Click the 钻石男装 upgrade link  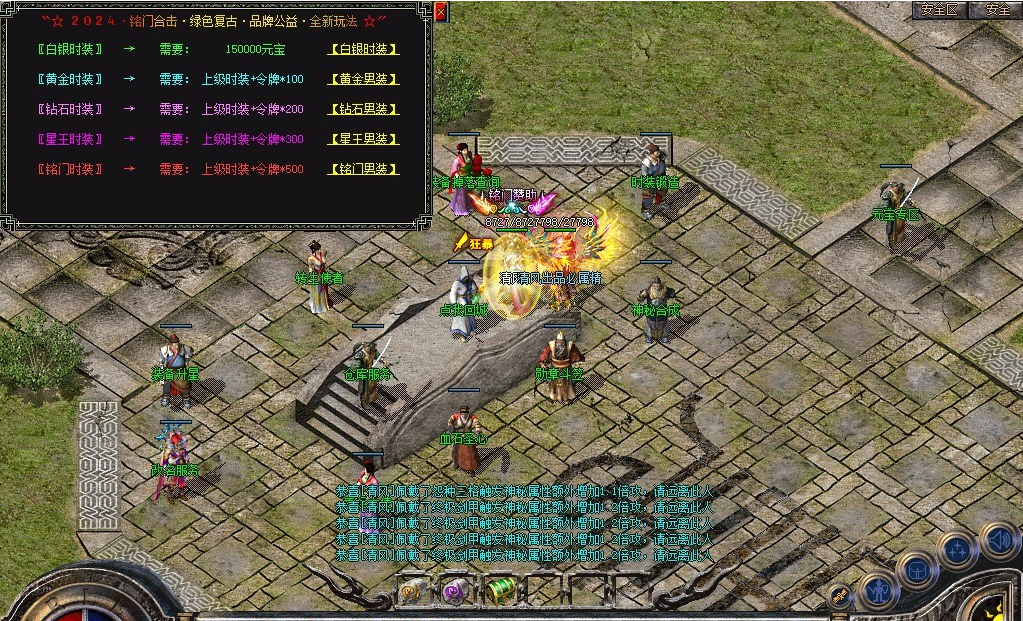point(364,109)
